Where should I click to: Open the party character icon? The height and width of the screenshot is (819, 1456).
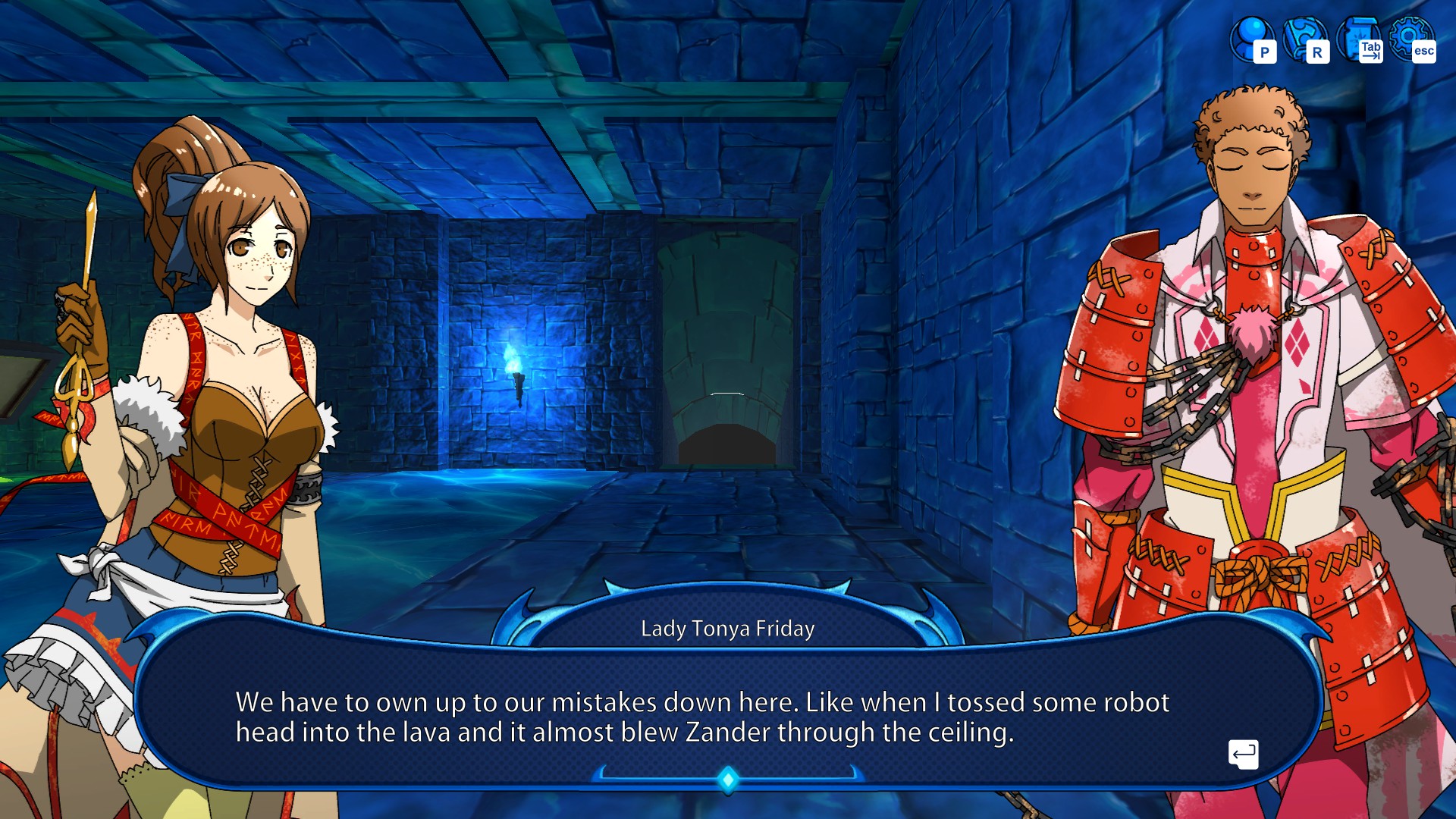click(1251, 39)
